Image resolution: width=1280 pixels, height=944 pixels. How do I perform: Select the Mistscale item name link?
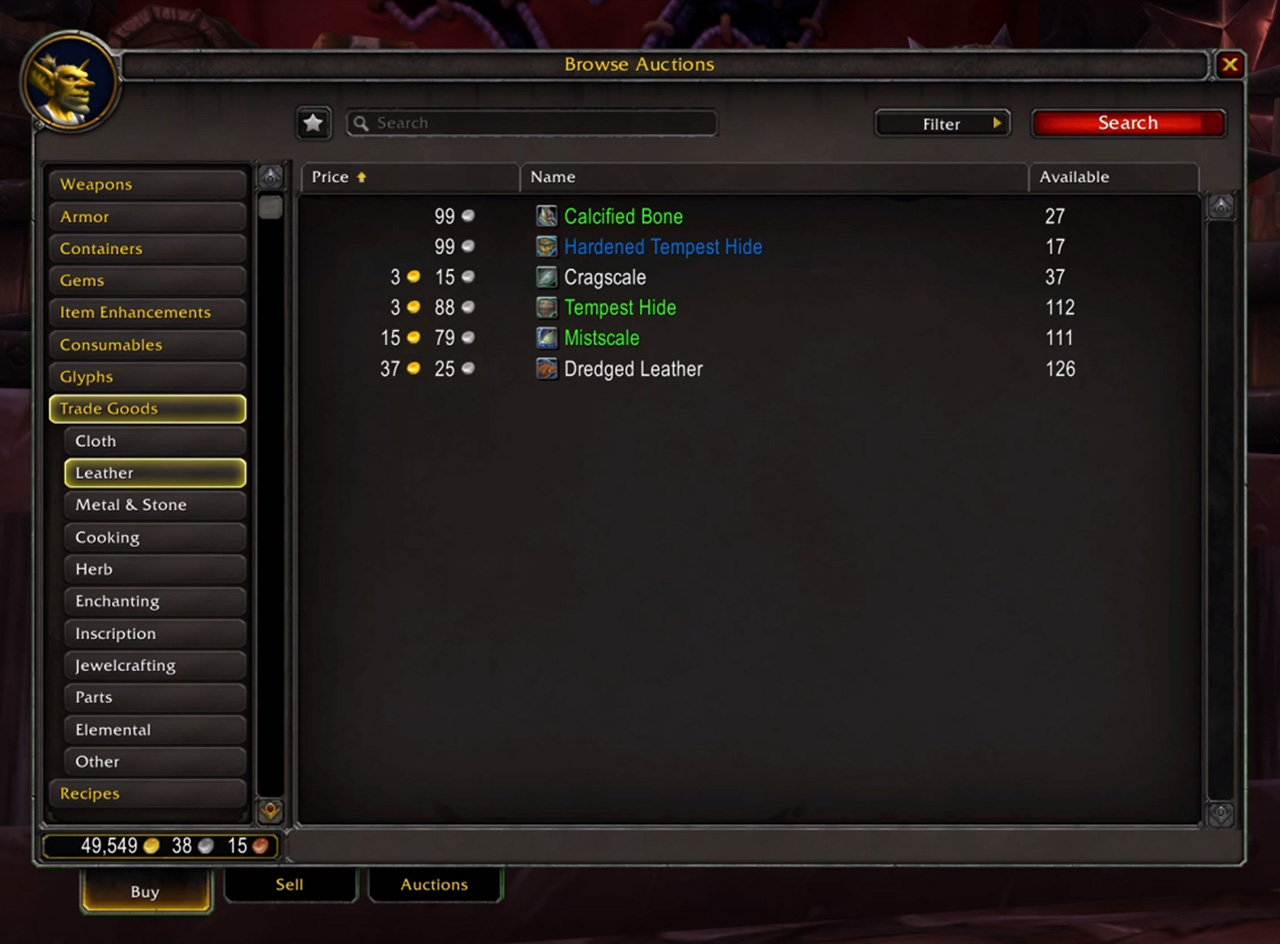(601, 338)
